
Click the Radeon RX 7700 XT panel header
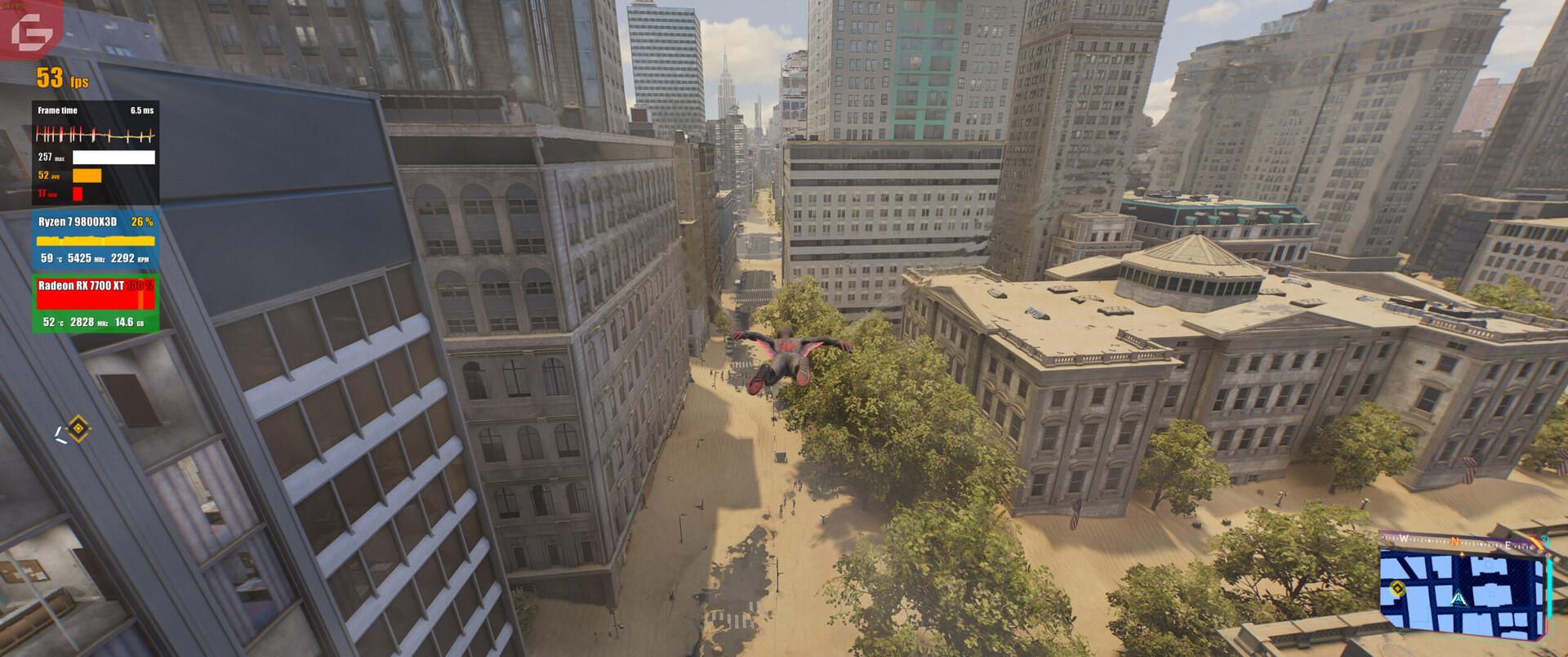tap(80, 284)
